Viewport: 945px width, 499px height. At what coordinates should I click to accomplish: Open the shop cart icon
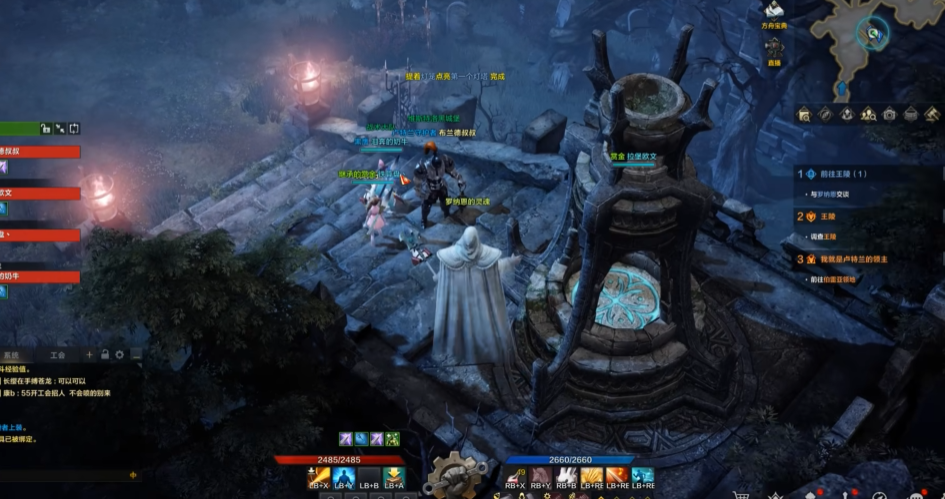coord(741,494)
